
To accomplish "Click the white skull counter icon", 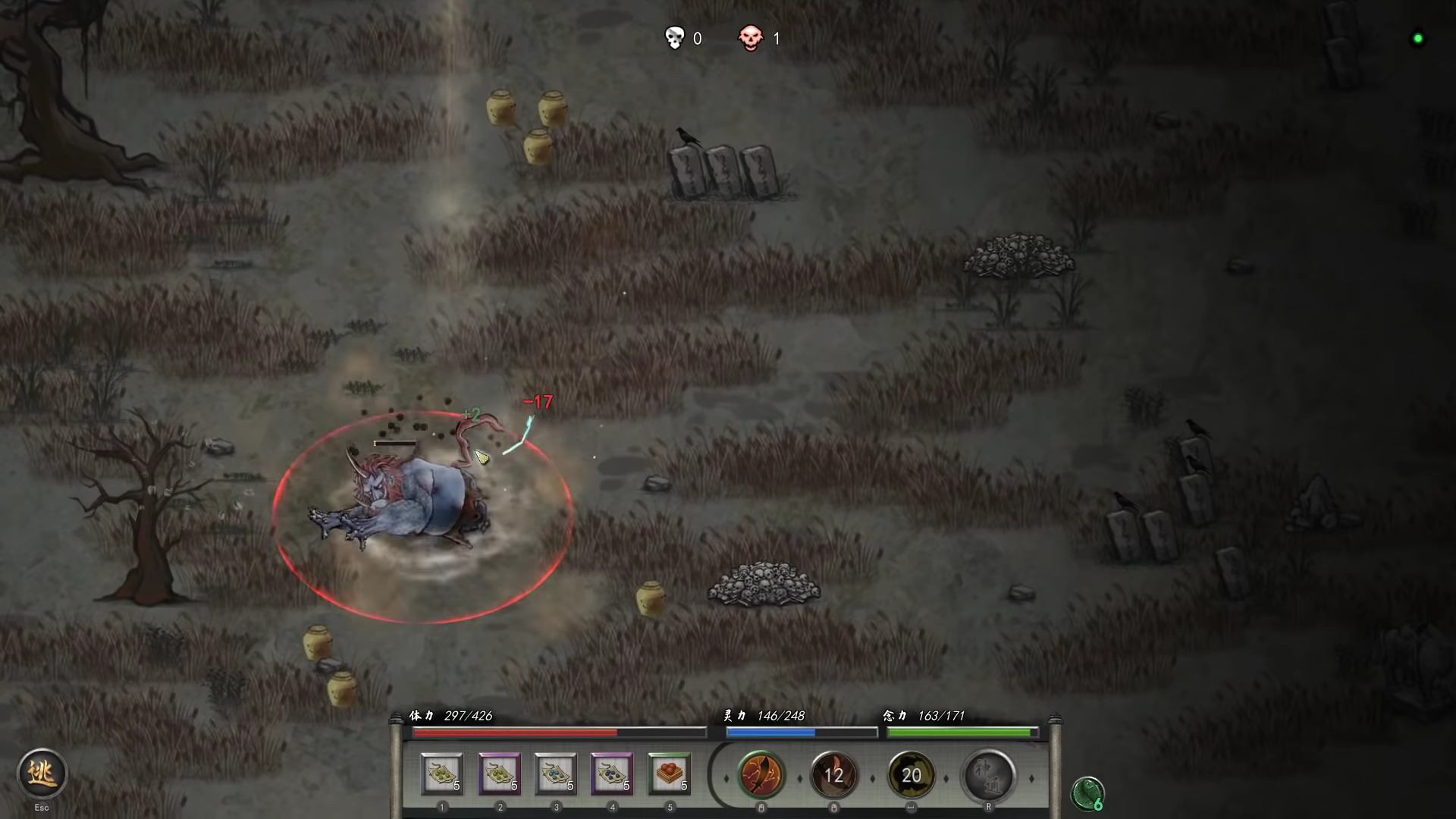I will [x=675, y=38].
